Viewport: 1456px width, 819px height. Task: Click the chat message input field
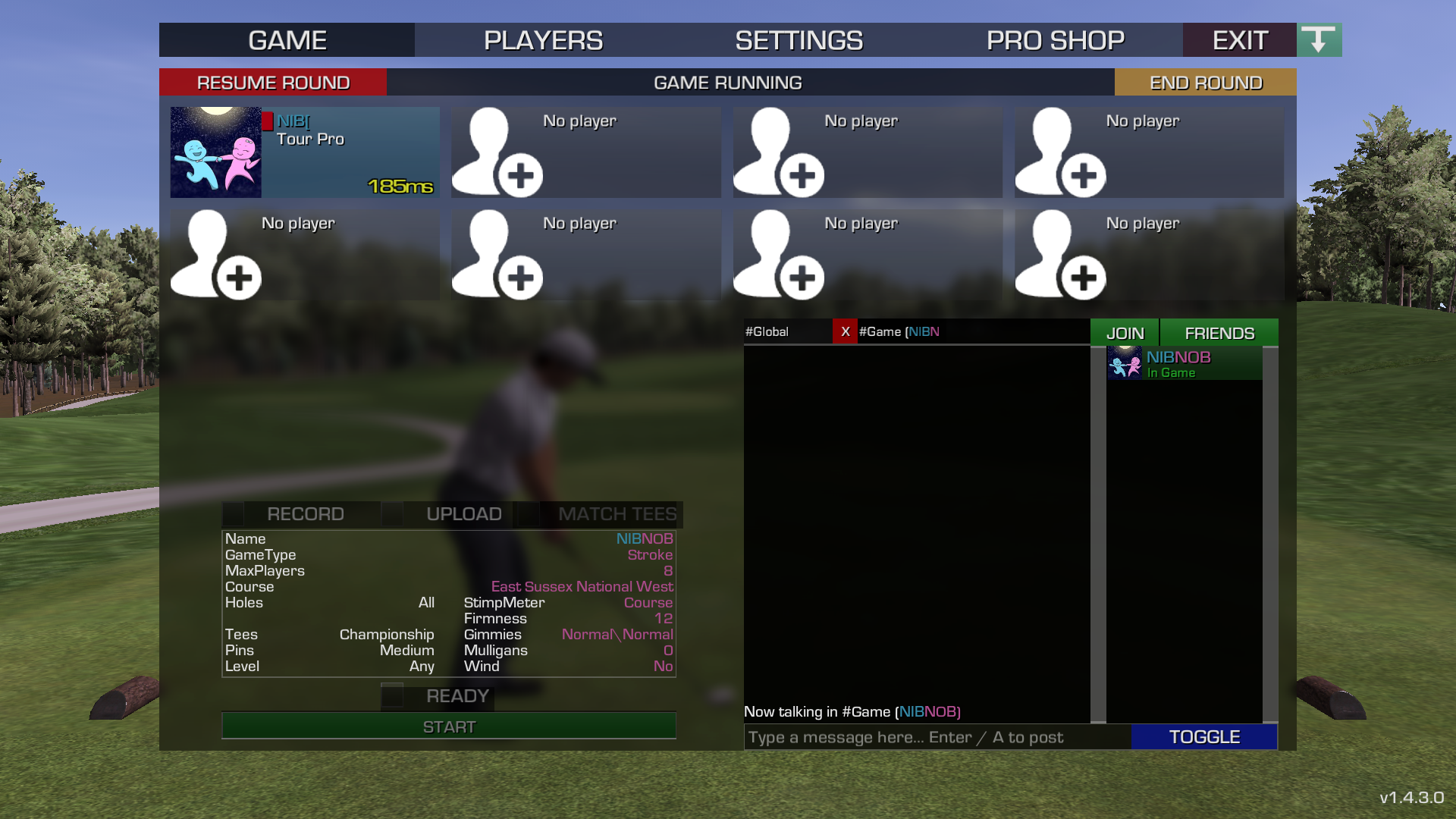coord(937,737)
